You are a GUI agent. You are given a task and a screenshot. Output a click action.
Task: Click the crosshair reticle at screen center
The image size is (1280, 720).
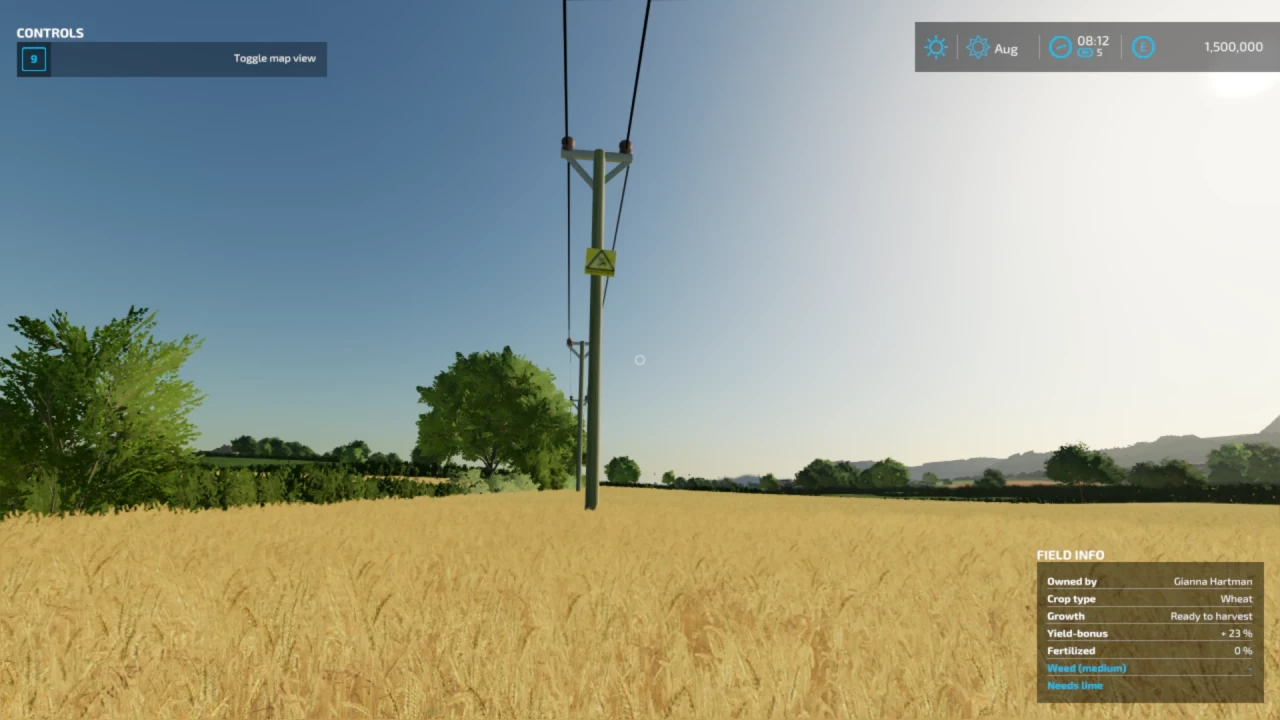tap(640, 360)
